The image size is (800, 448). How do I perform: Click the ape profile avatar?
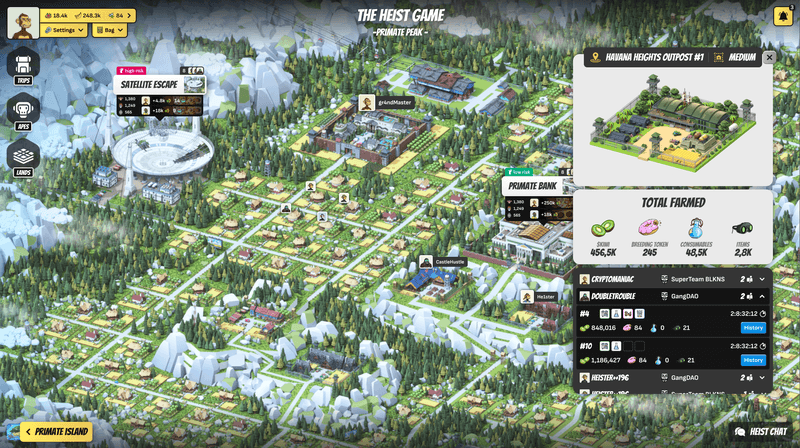tap(23, 22)
